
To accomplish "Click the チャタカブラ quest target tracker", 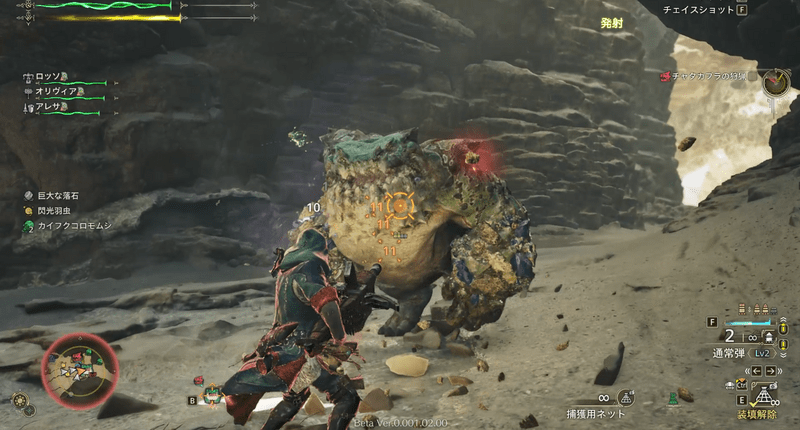I will (x=710, y=76).
